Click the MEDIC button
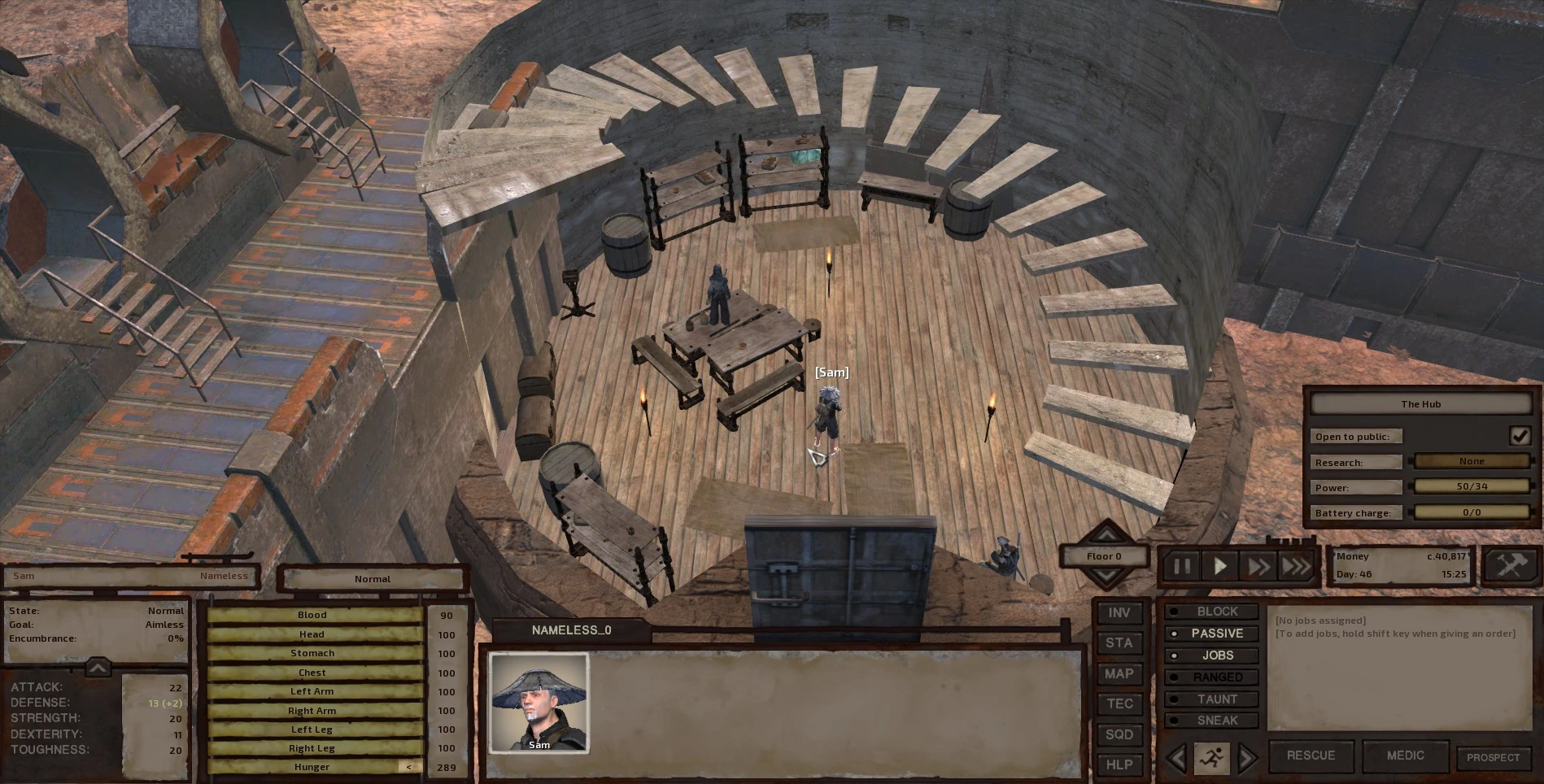Screen dimensions: 1544x784 pos(1405,756)
